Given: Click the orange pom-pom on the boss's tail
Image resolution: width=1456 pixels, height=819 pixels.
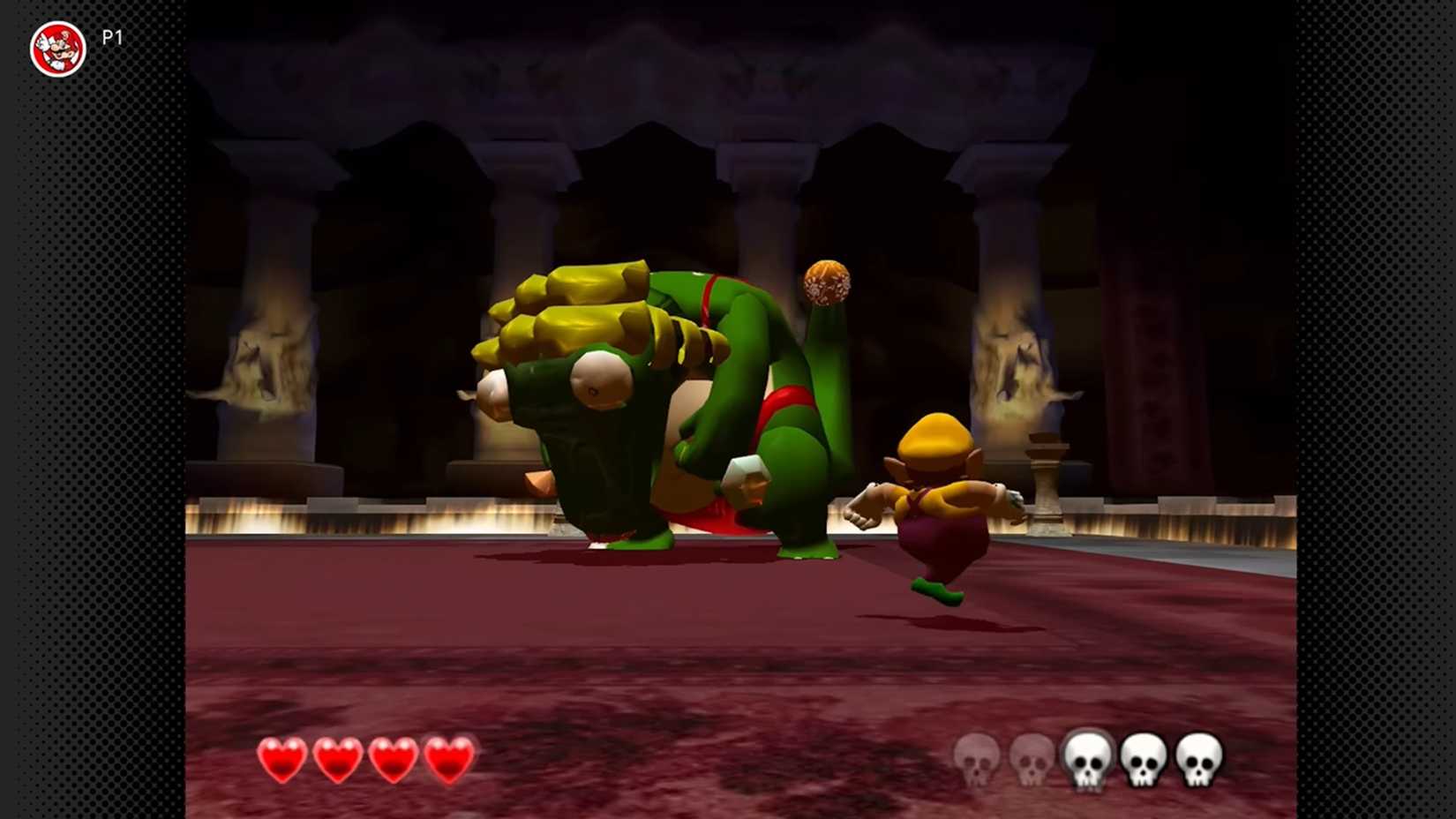Looking at the screenshot, I should pos(827,282).
